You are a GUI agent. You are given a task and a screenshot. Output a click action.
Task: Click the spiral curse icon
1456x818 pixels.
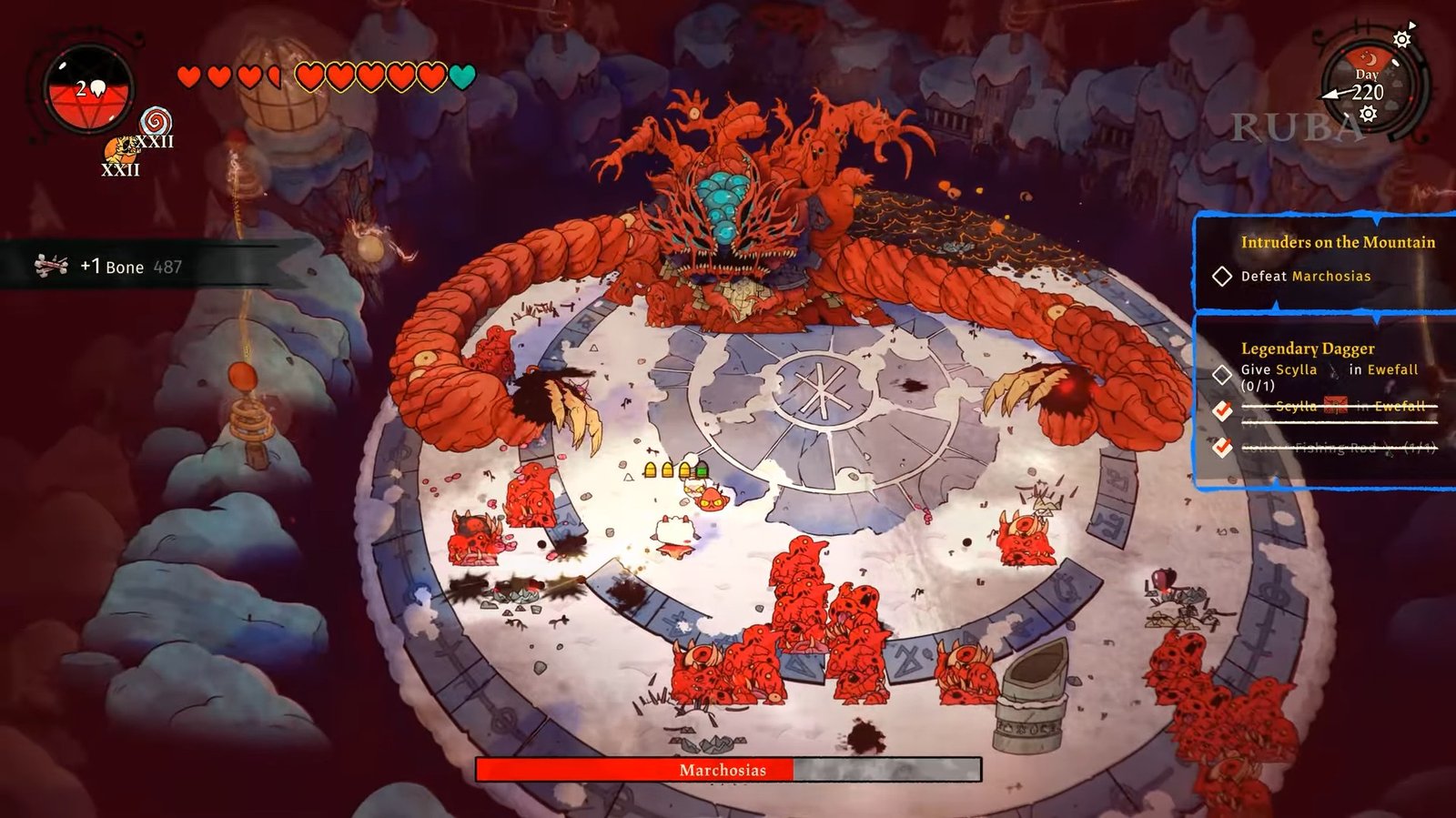(x=155, y=121)
